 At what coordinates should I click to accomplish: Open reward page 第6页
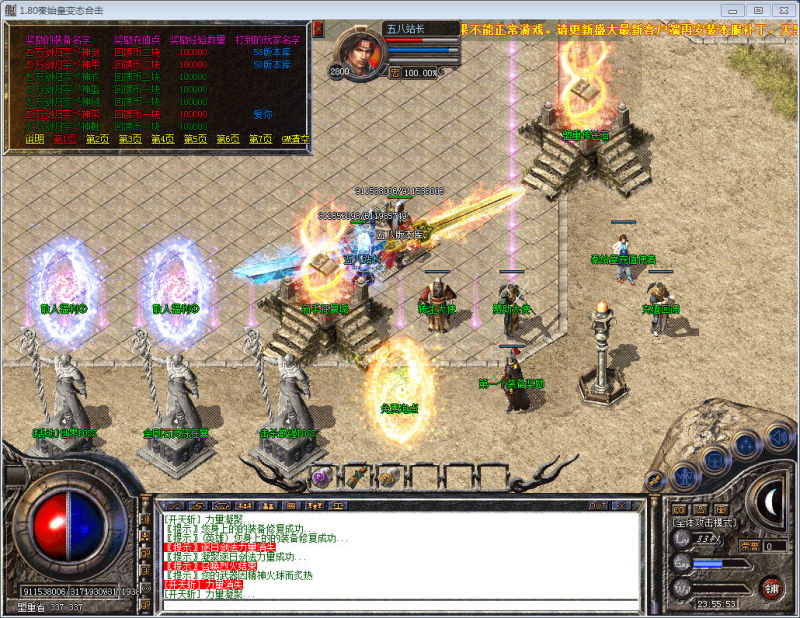tap(228, 139)
